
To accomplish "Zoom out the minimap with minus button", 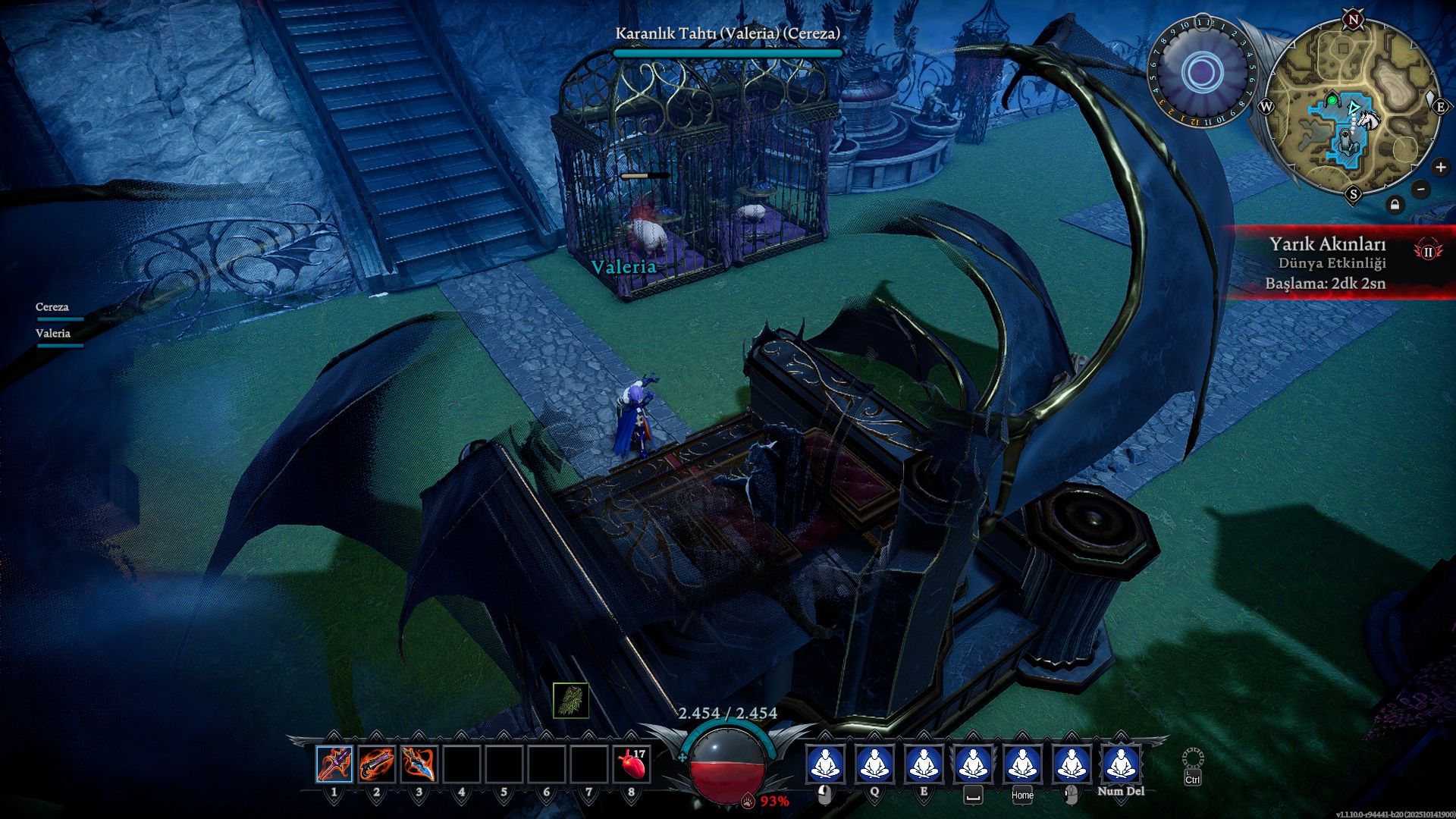I will [1421, 190].
